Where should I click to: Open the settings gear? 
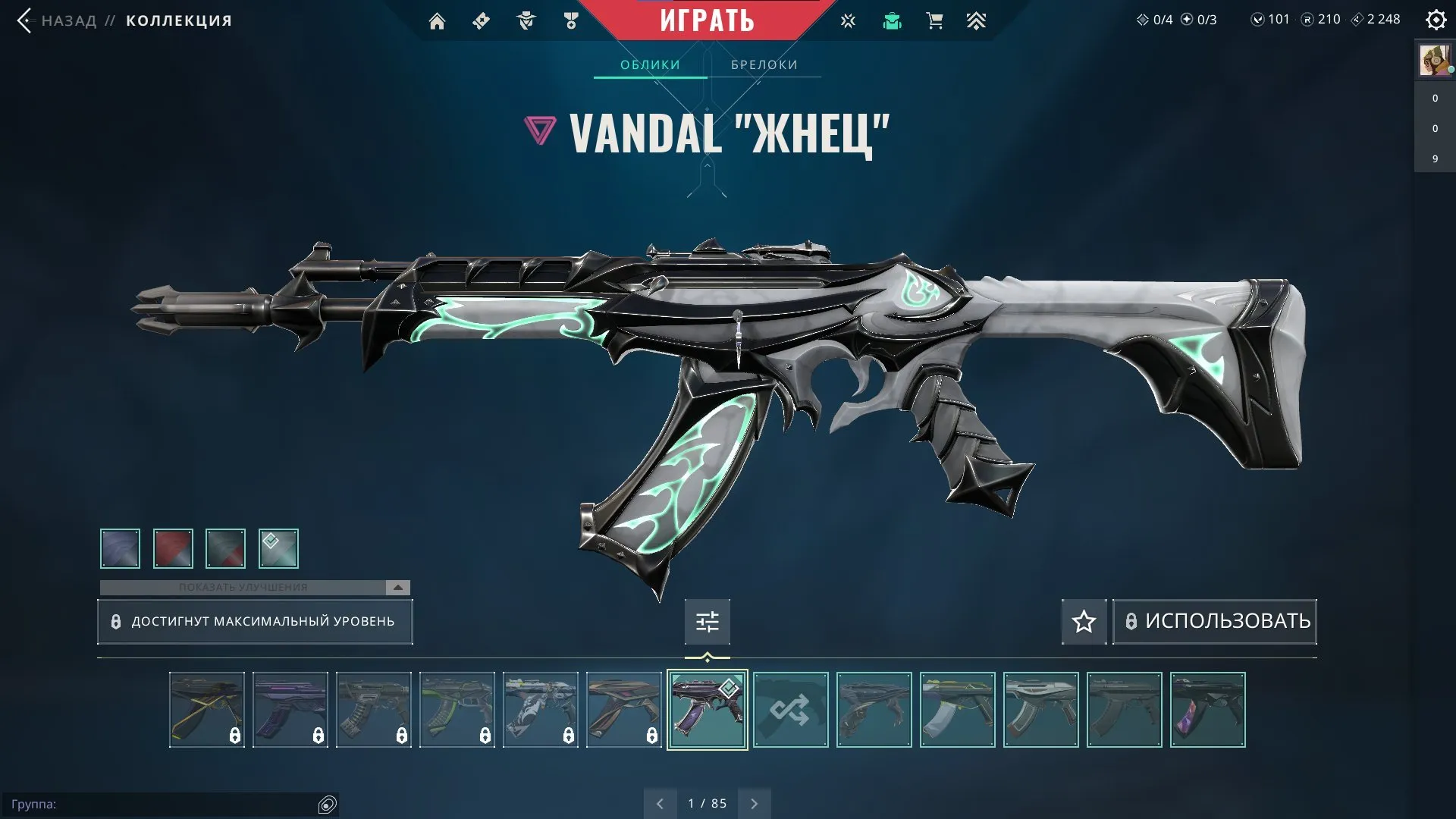[1436, 20]
